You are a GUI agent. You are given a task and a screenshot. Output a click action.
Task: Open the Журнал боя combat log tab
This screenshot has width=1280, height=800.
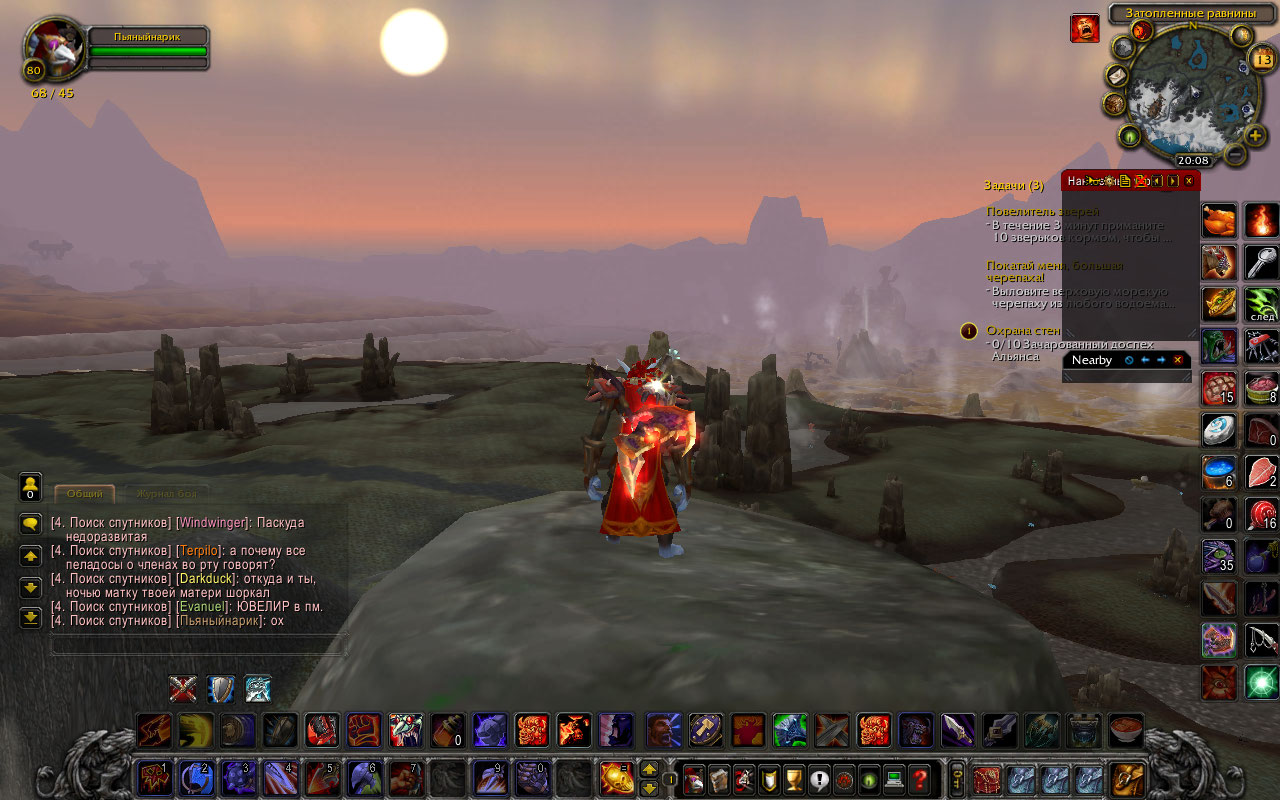(x=167, y=493)
